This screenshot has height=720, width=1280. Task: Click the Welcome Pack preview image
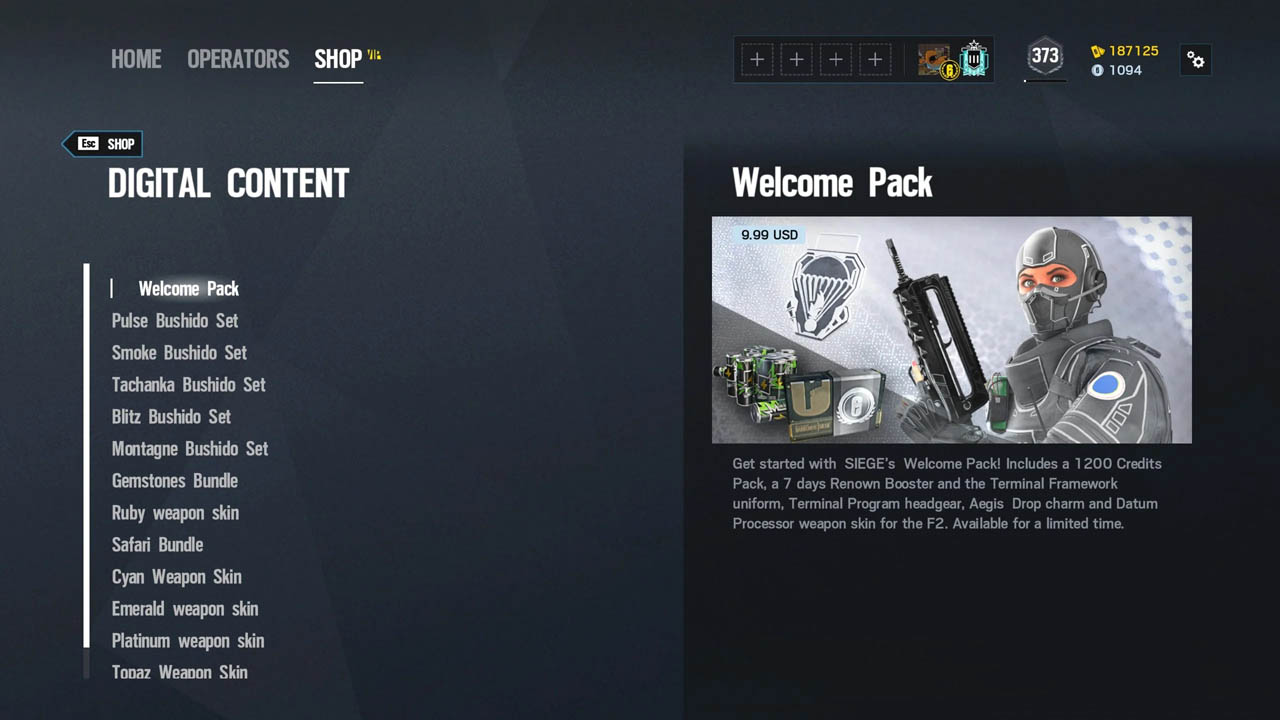[951, 330]
